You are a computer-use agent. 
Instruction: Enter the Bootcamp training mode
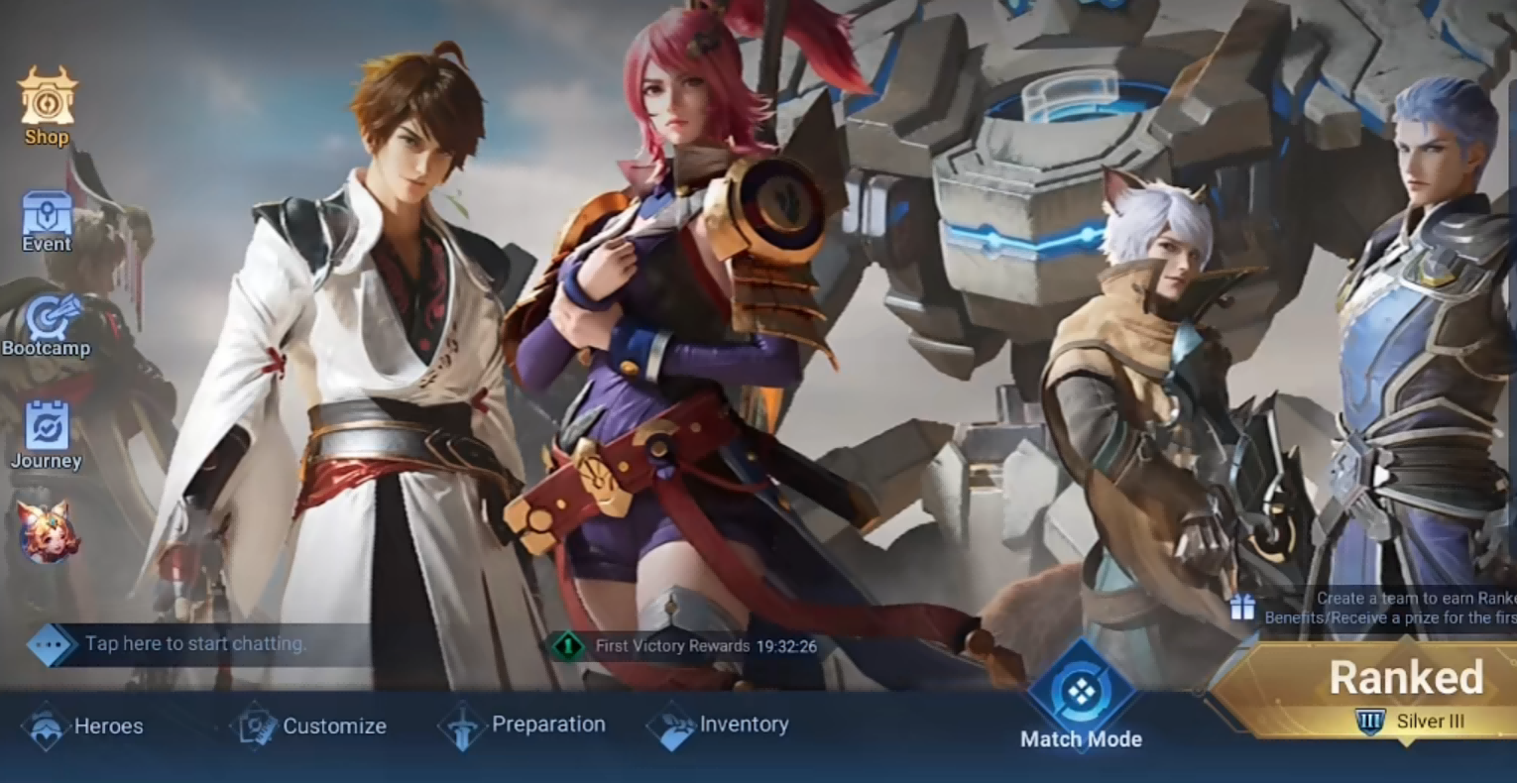pos(47,325)
